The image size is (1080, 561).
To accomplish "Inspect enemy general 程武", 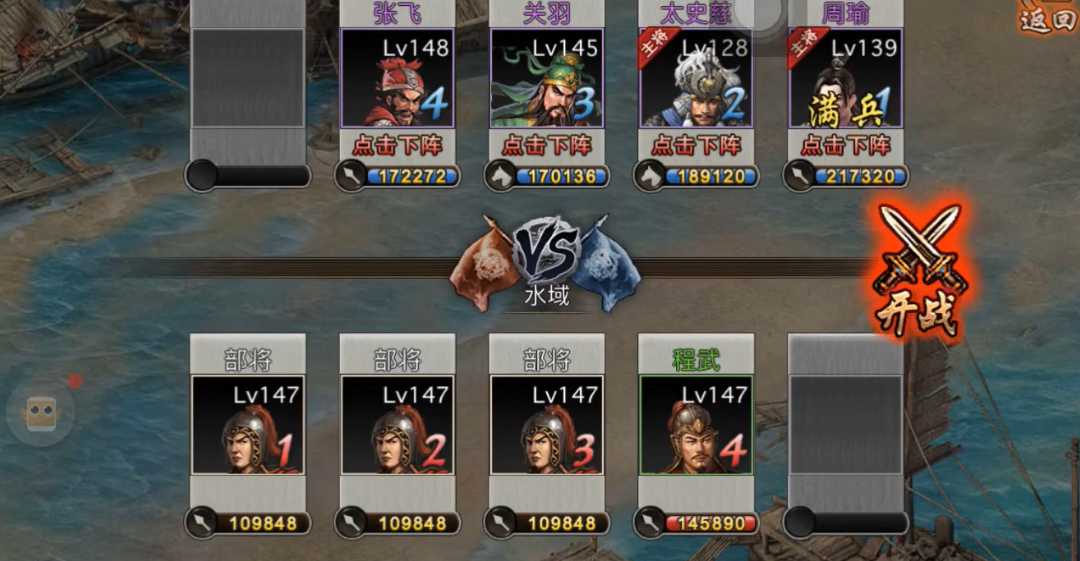I will [x=696, y=424].
